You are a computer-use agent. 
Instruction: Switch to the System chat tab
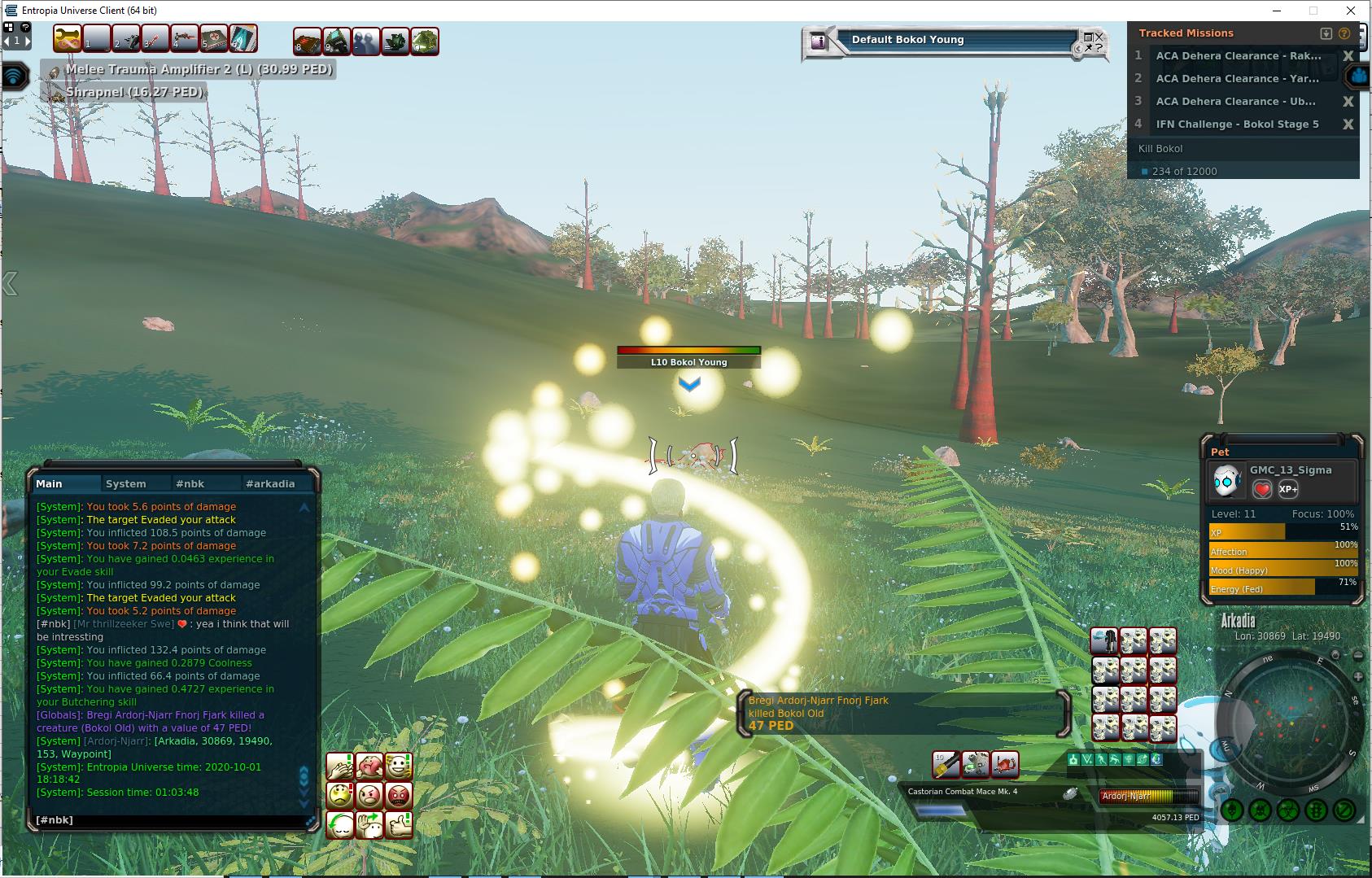pos(126,483)
